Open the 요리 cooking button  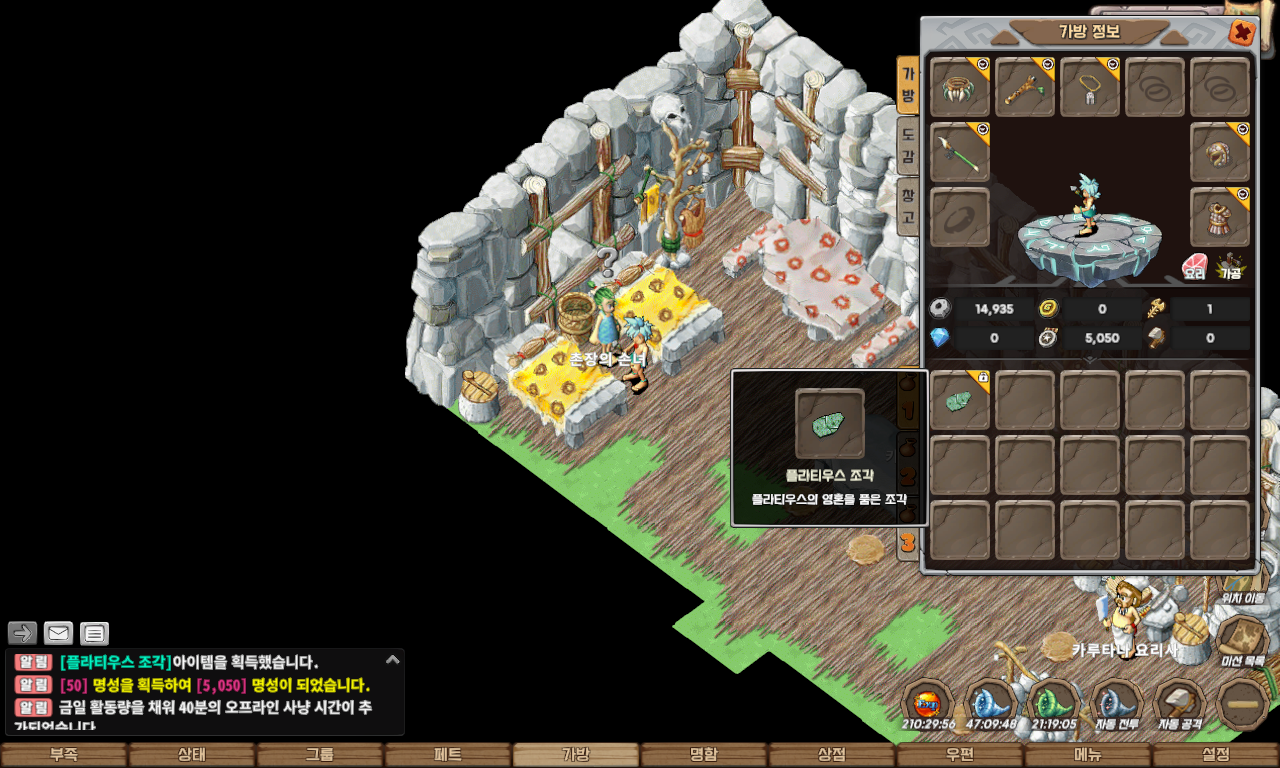1195,266
